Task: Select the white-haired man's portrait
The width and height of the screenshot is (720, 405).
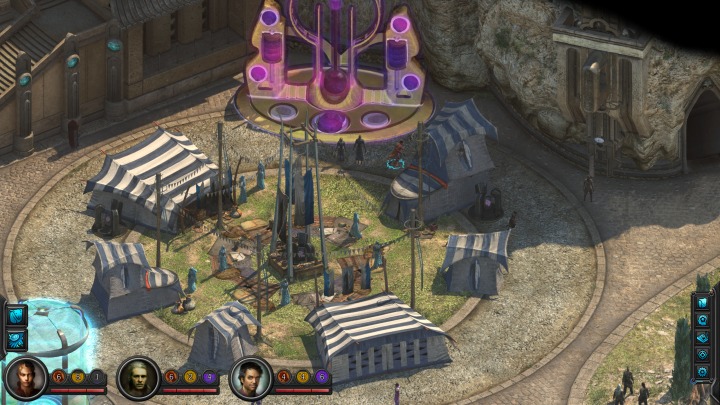Action: (138, 378)
